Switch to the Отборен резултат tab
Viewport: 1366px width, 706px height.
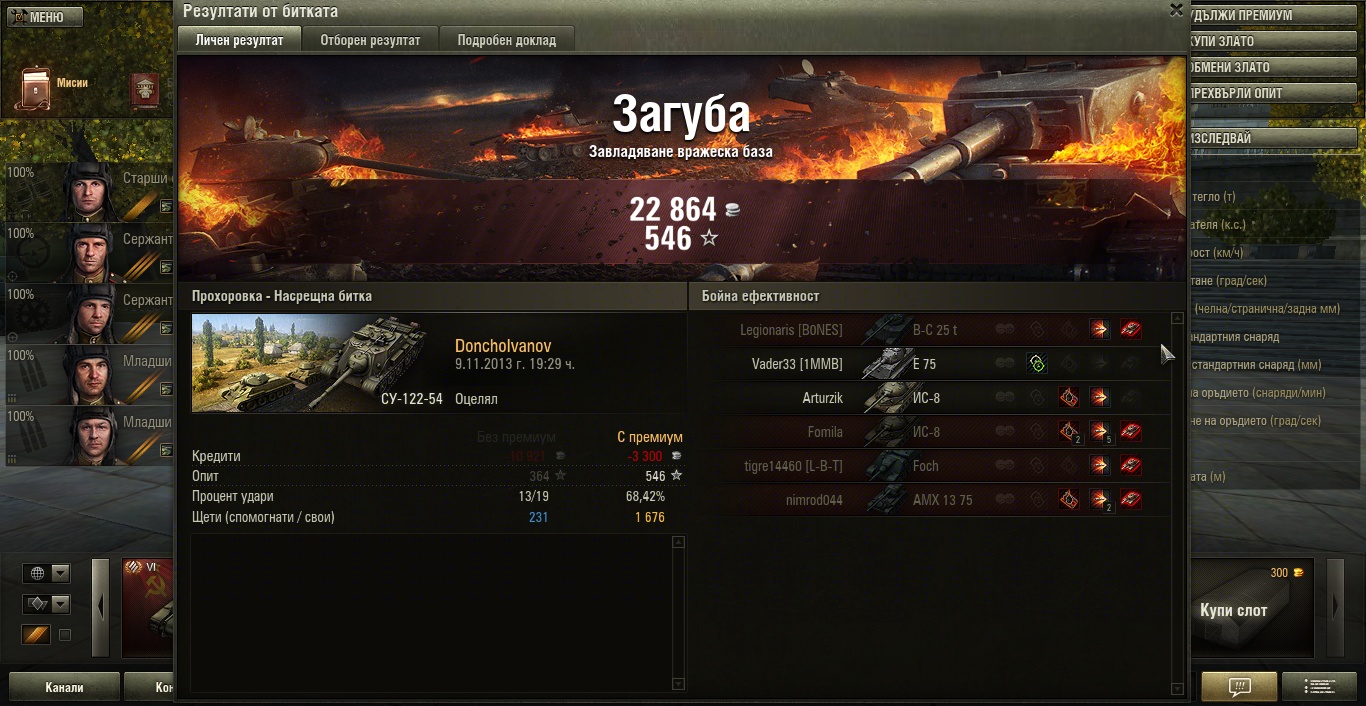coord(370,40)
